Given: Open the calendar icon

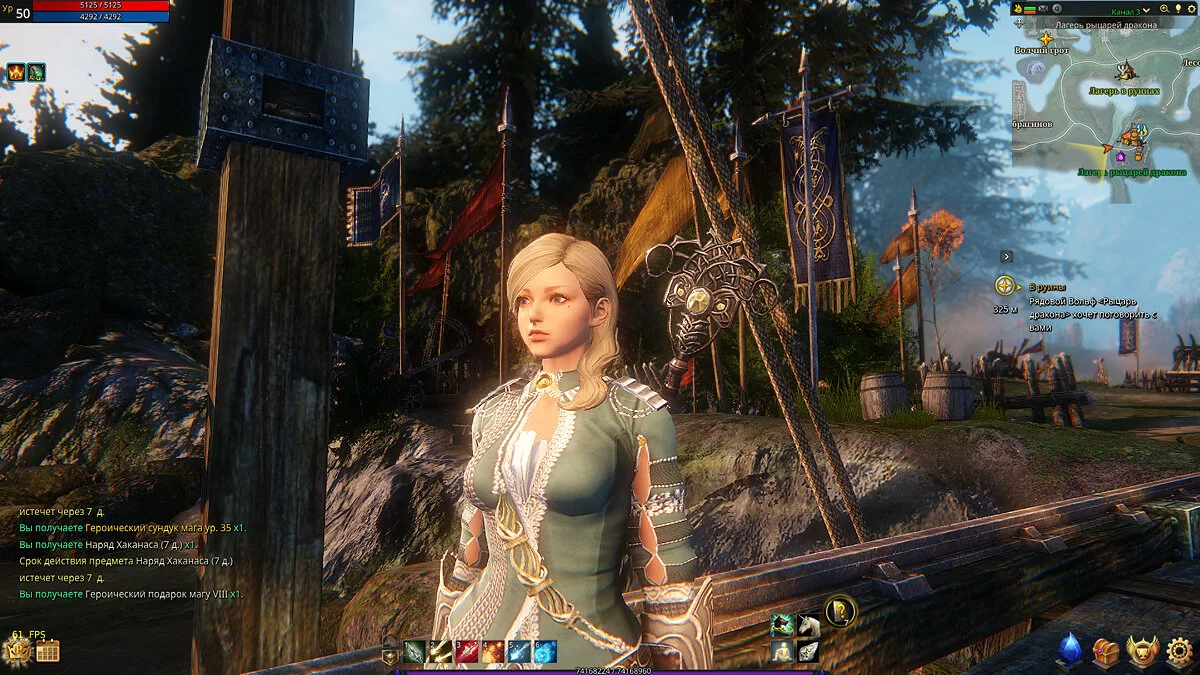Looking at the screenshot, I should (47, 652).
